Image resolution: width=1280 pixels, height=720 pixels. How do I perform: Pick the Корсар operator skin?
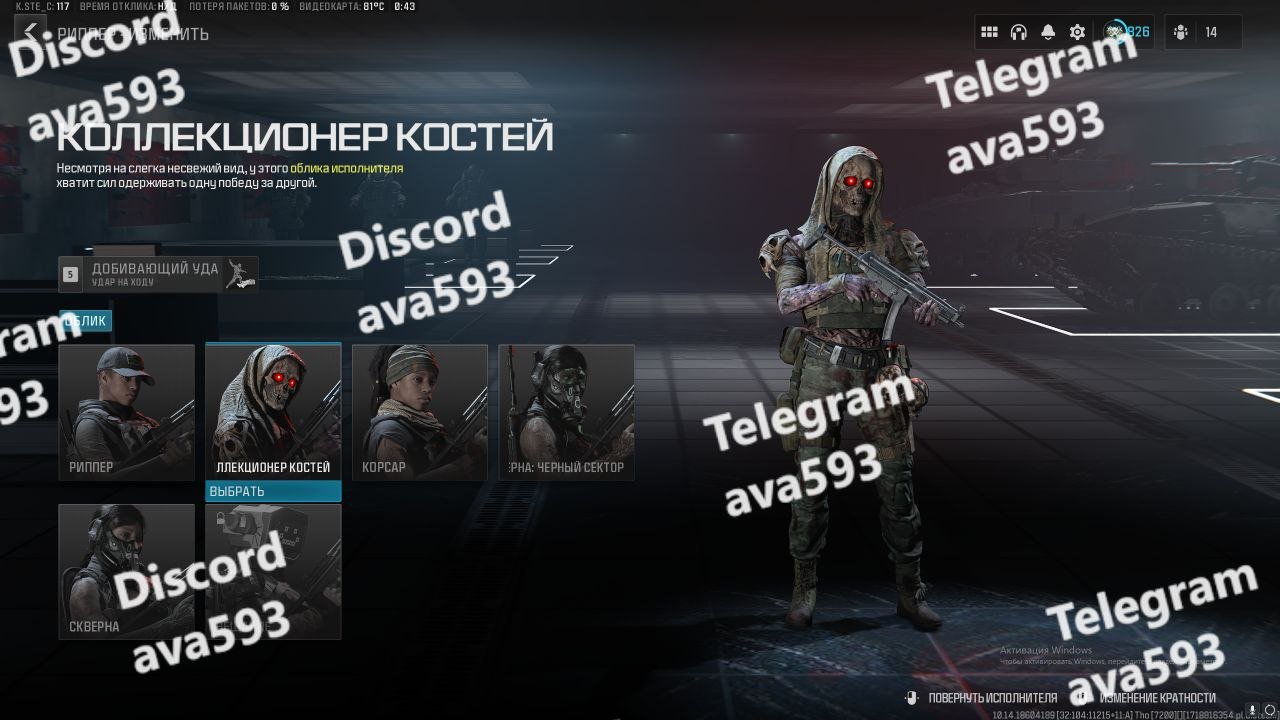[x=420, y=412]
